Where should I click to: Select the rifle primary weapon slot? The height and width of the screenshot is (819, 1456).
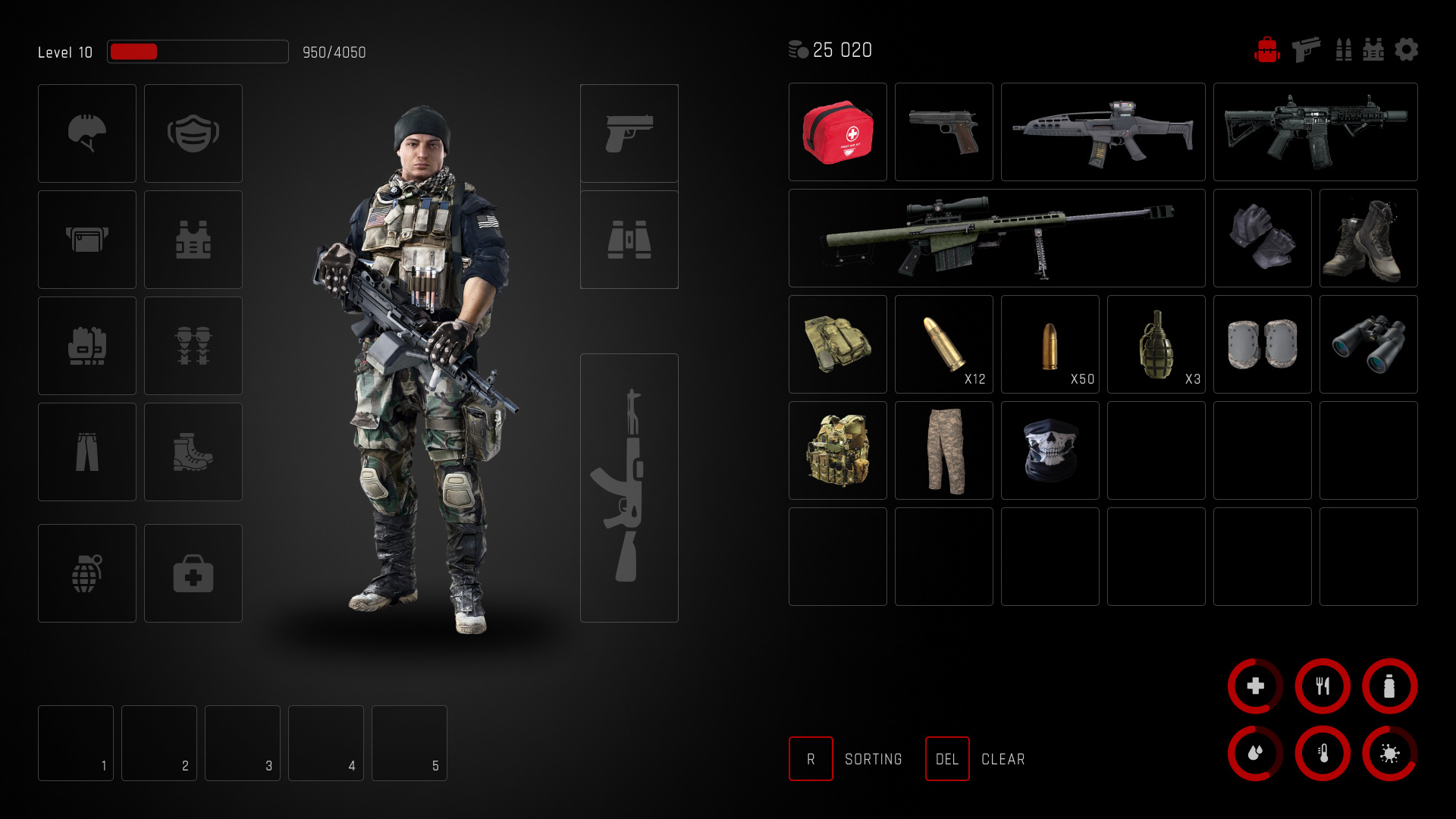629,488
